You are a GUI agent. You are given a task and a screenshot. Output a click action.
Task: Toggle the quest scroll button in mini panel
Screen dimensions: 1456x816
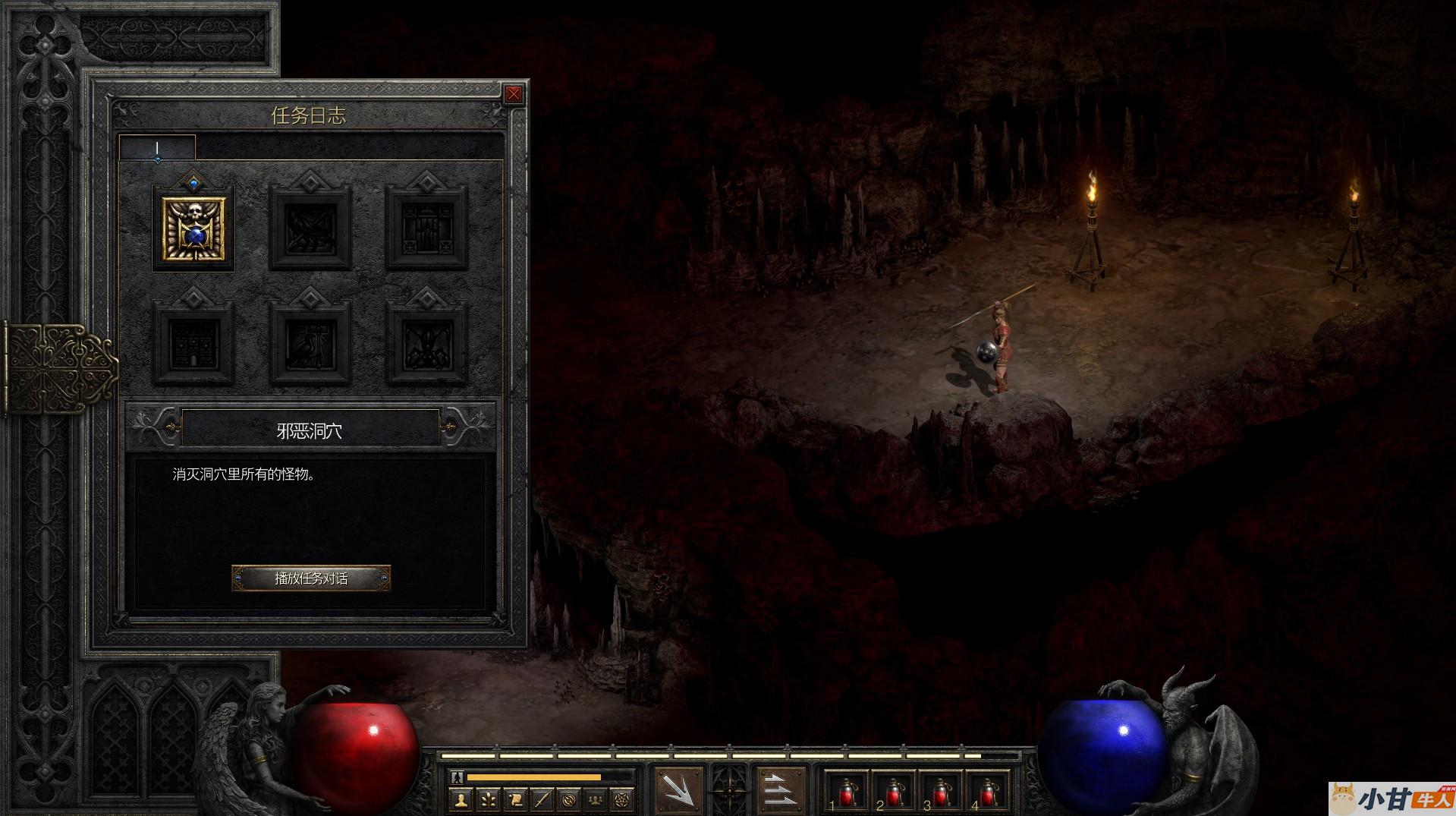515,799
